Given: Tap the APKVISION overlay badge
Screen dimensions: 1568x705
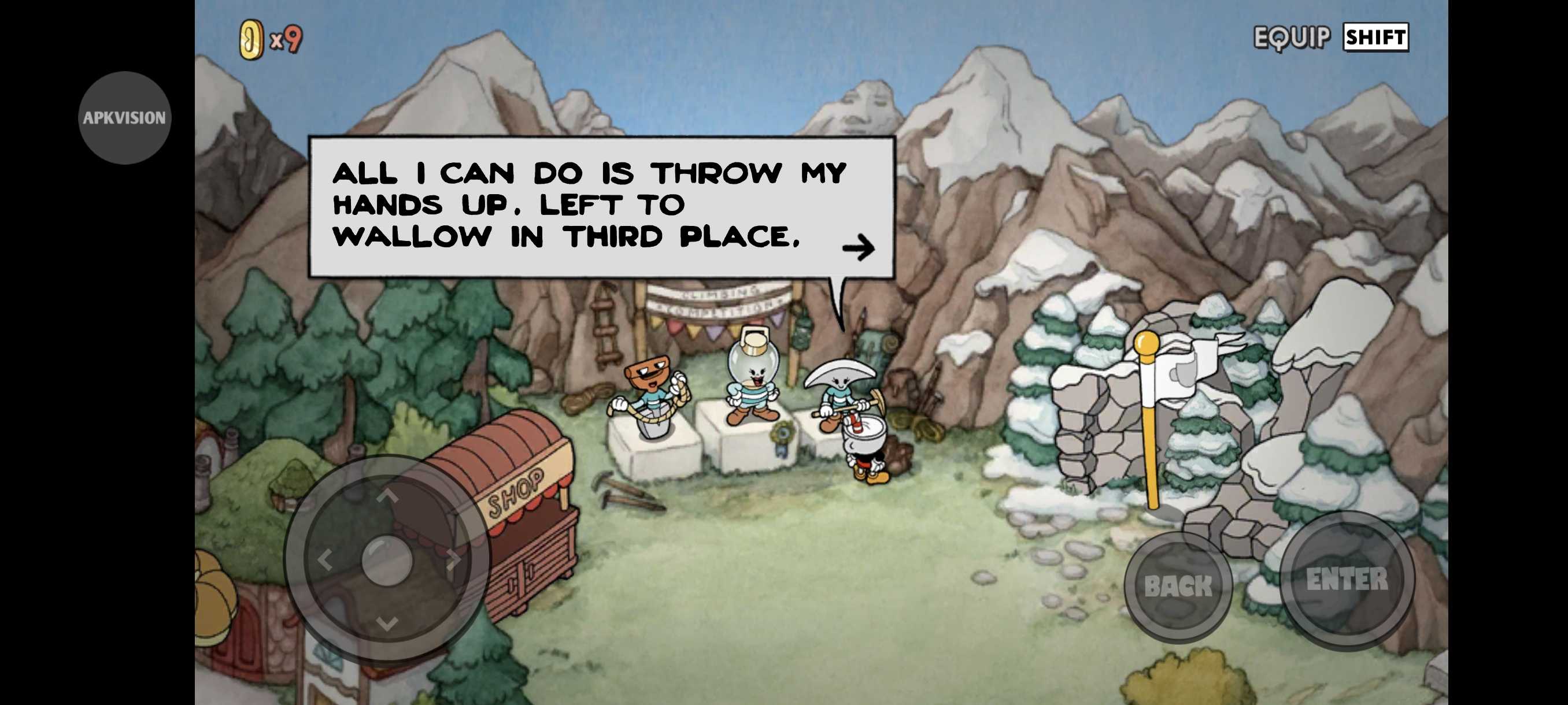Looking at the screenshot, I should click(x=125, y=117).
